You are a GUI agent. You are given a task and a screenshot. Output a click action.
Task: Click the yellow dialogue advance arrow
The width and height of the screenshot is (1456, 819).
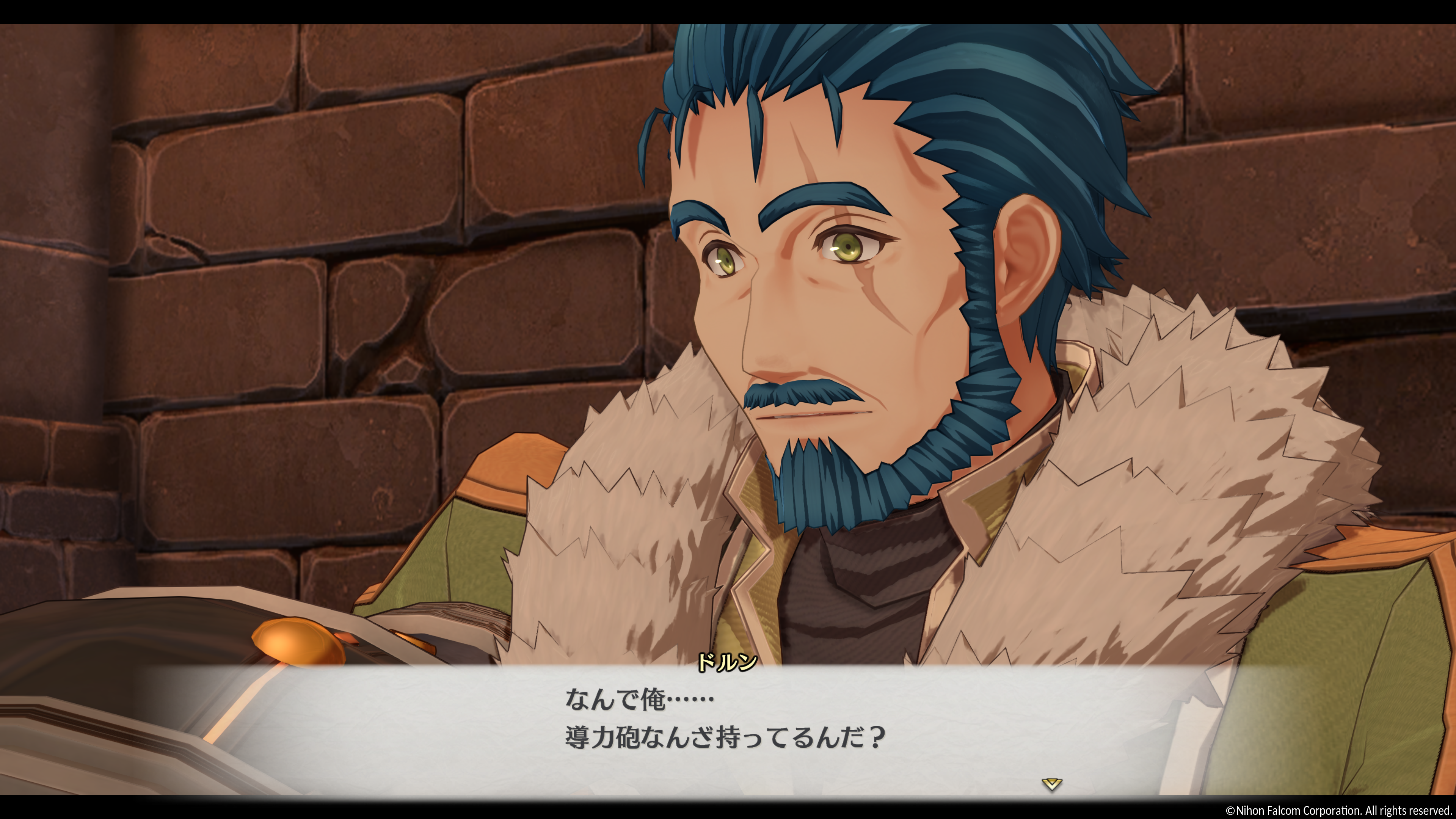1051,784
